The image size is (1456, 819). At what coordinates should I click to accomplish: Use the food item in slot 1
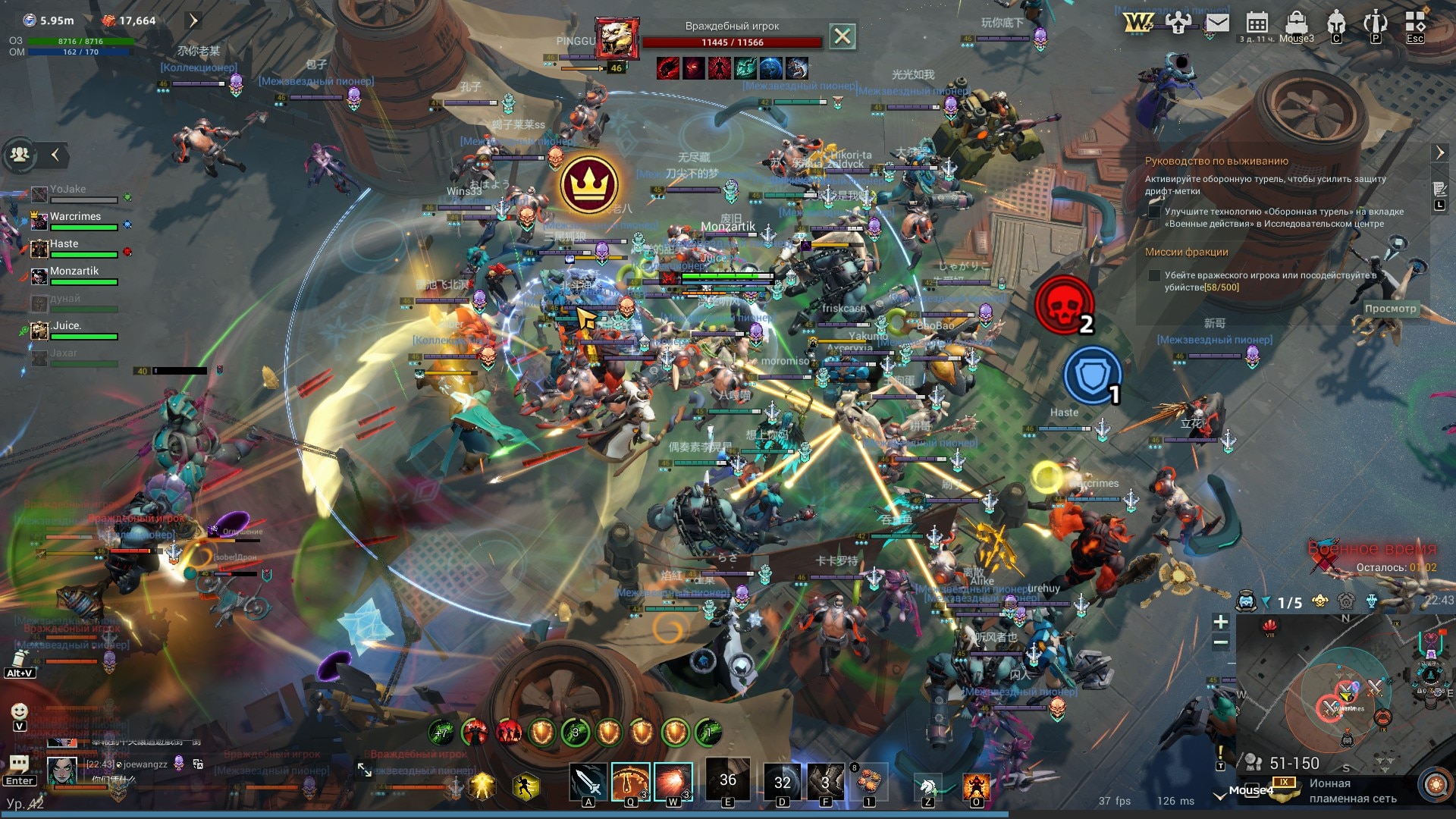869,781
